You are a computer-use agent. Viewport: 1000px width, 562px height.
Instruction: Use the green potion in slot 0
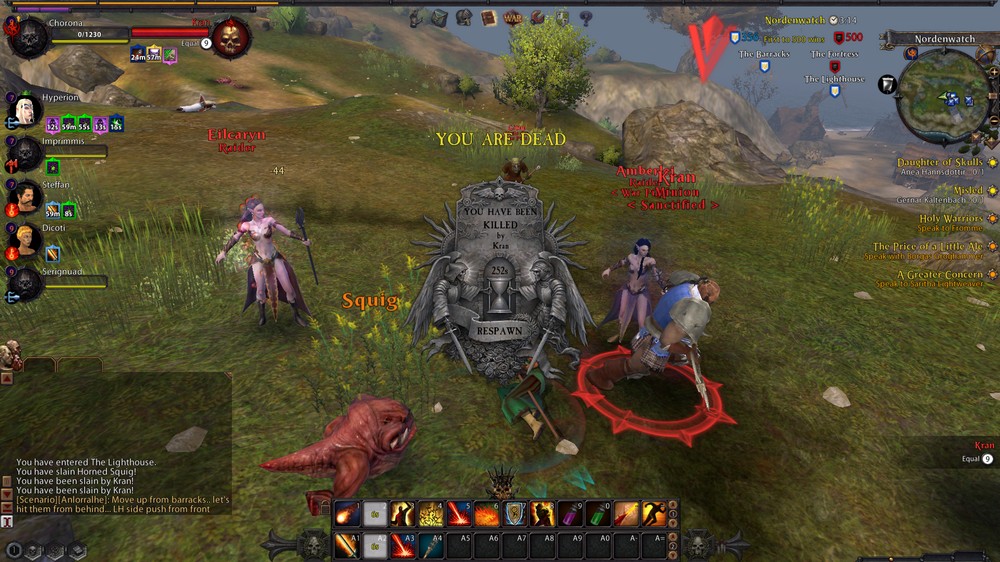(598, 514)
